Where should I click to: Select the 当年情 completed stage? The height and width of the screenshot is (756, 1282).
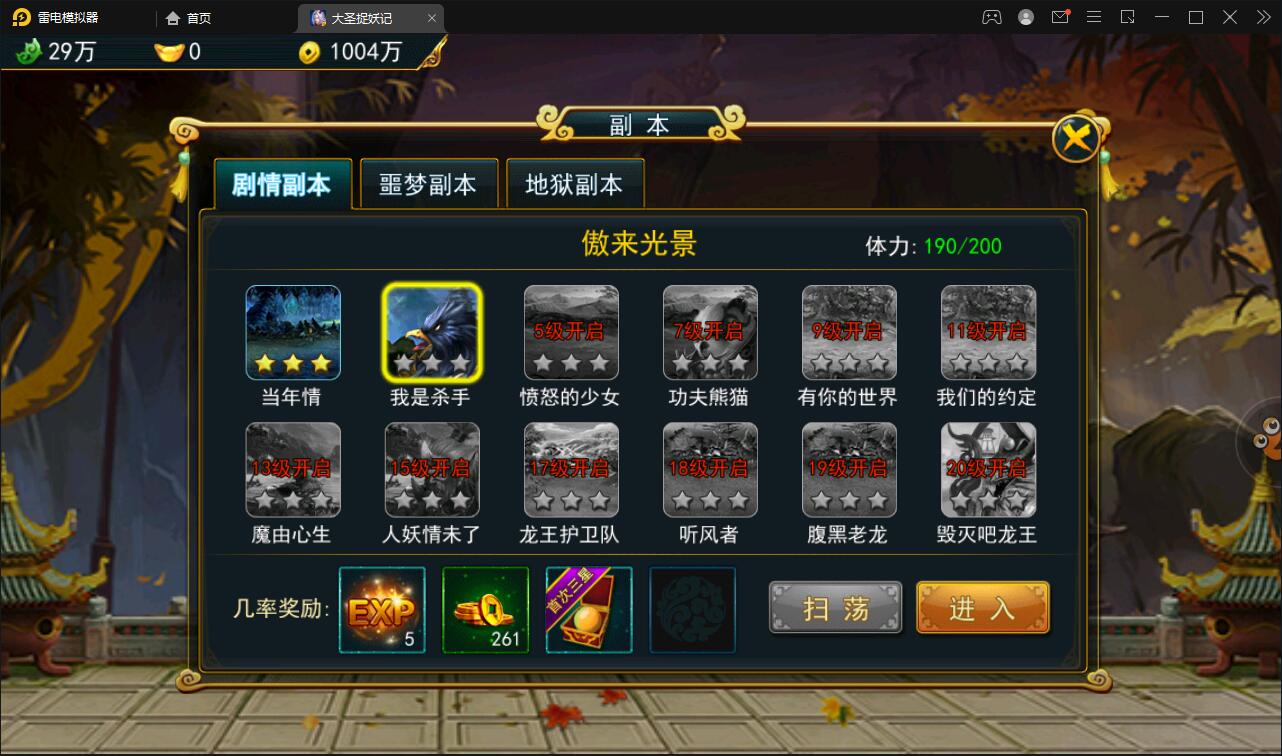coord(293,332)
